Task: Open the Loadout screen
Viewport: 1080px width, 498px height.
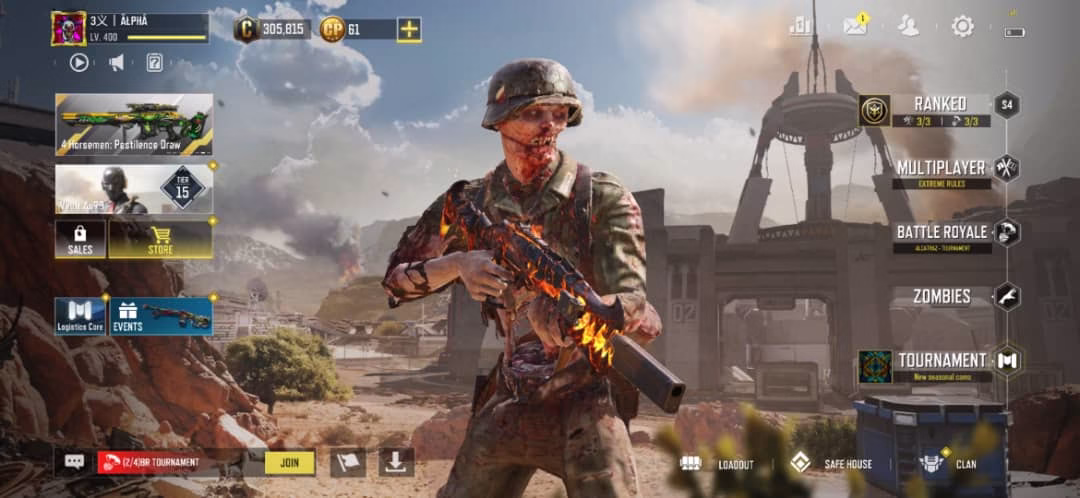Action: [x=718, y=464]
